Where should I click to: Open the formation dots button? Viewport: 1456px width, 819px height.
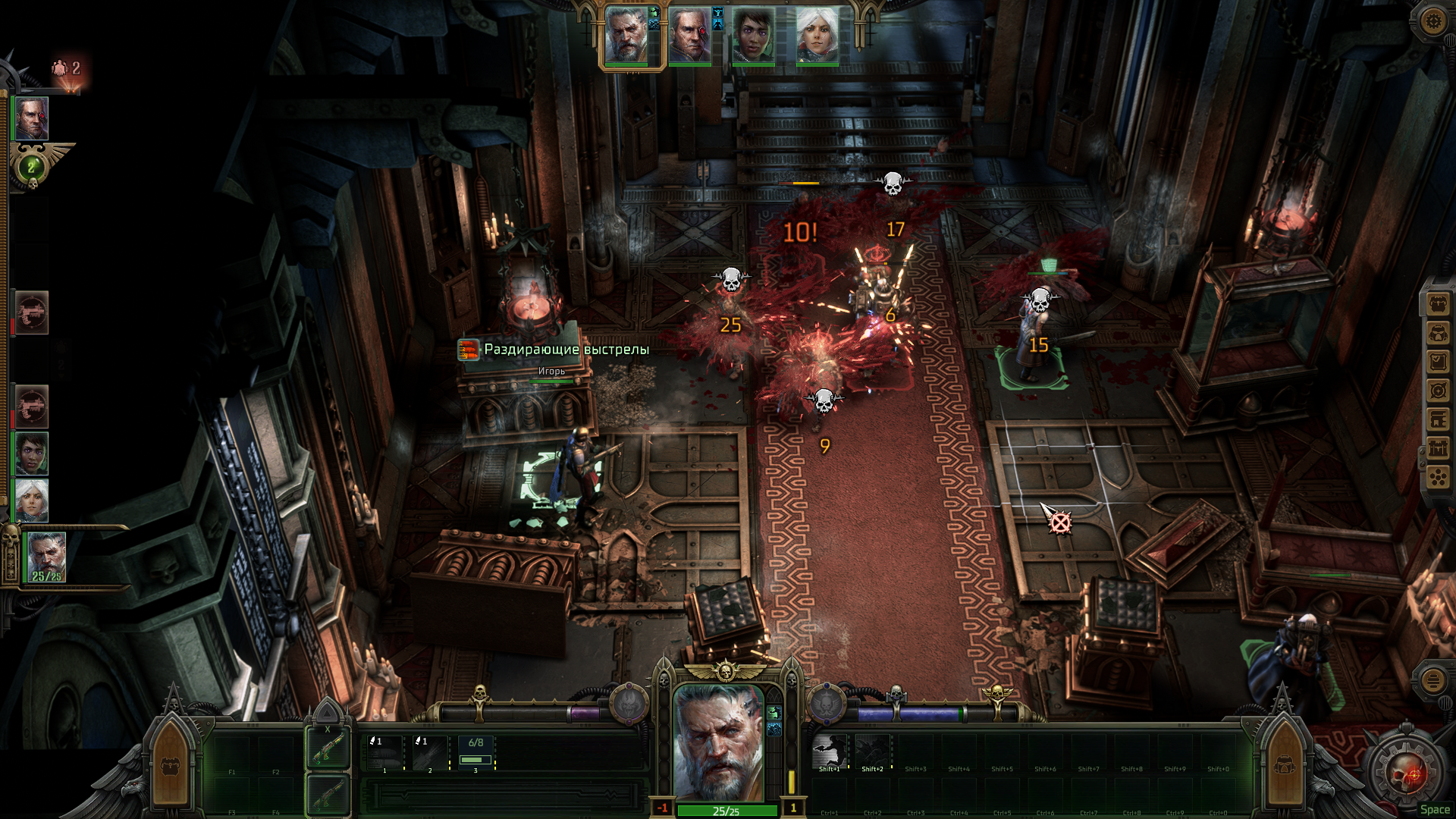[x=1438, y=477]
